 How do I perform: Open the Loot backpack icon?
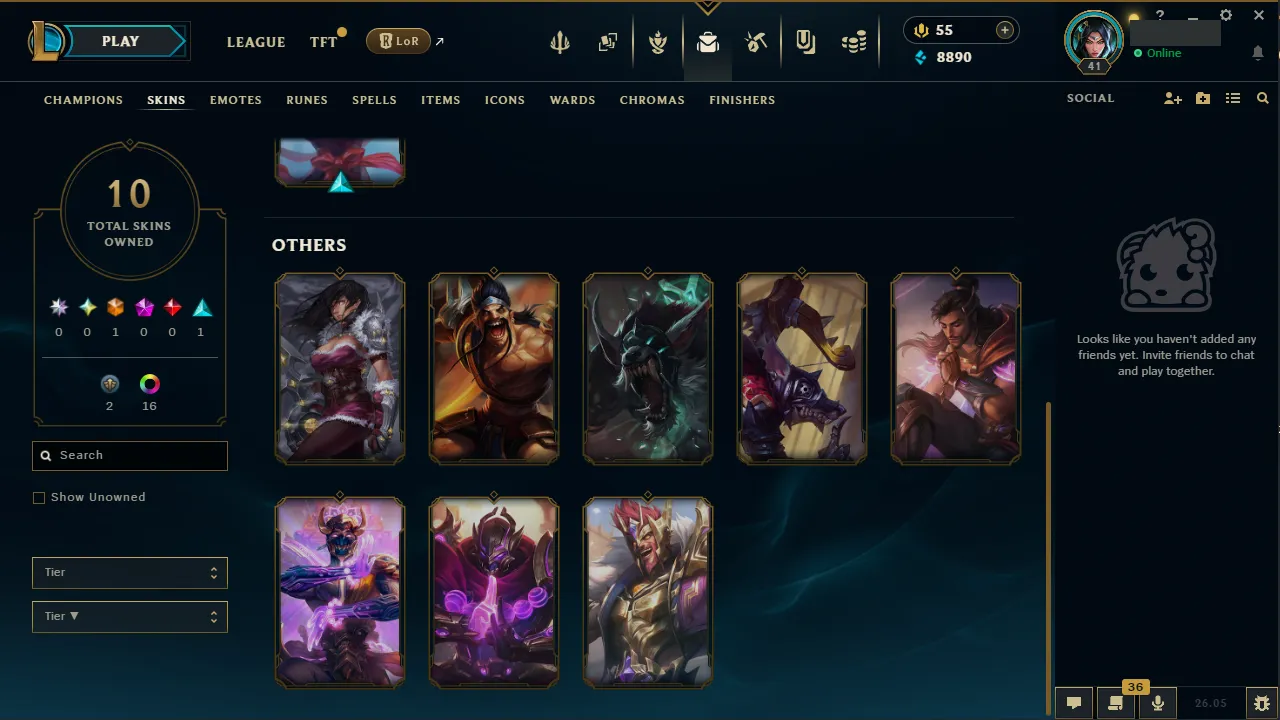[708, 41]
